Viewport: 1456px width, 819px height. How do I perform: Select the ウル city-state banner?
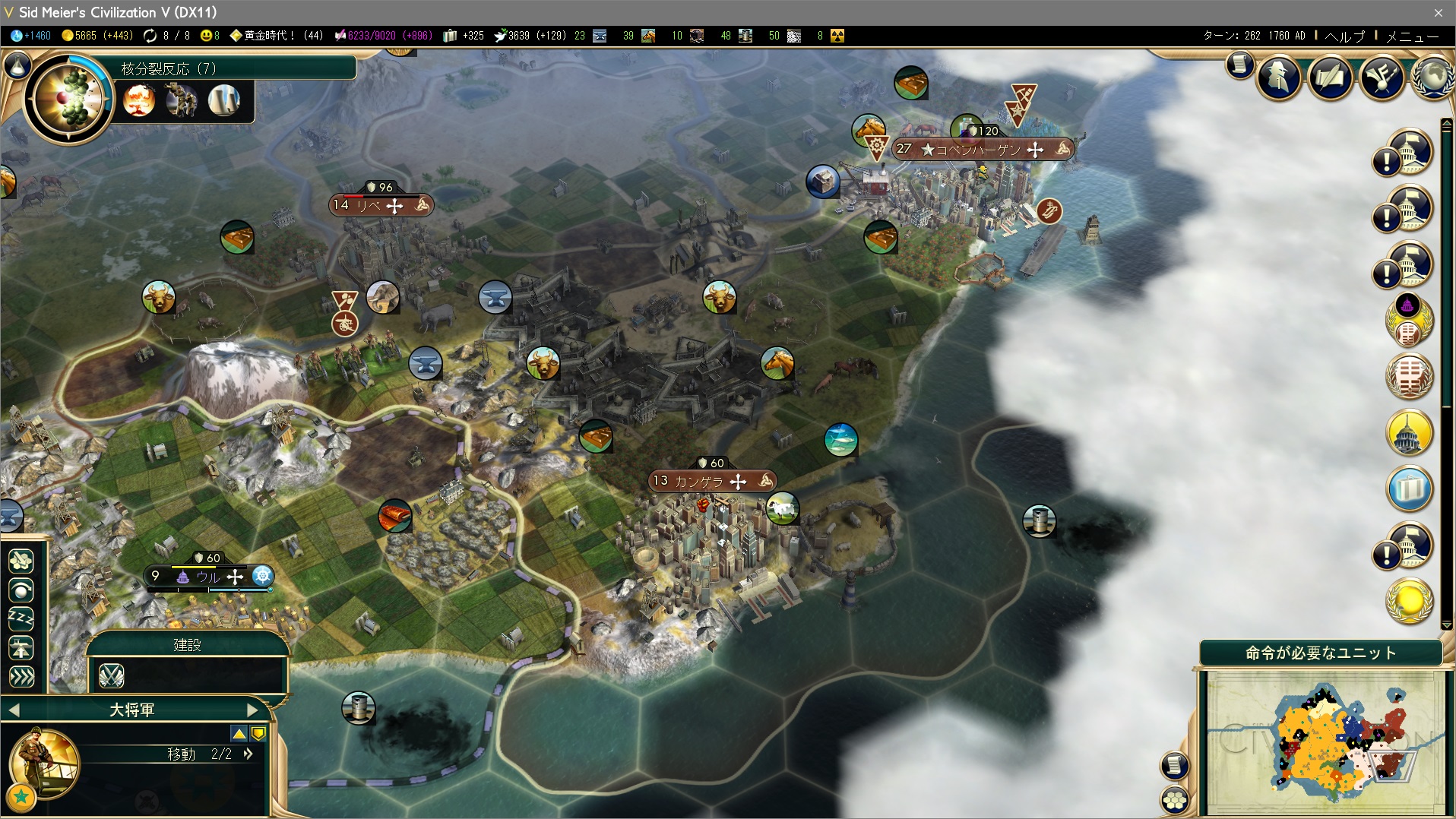point(208,577)
